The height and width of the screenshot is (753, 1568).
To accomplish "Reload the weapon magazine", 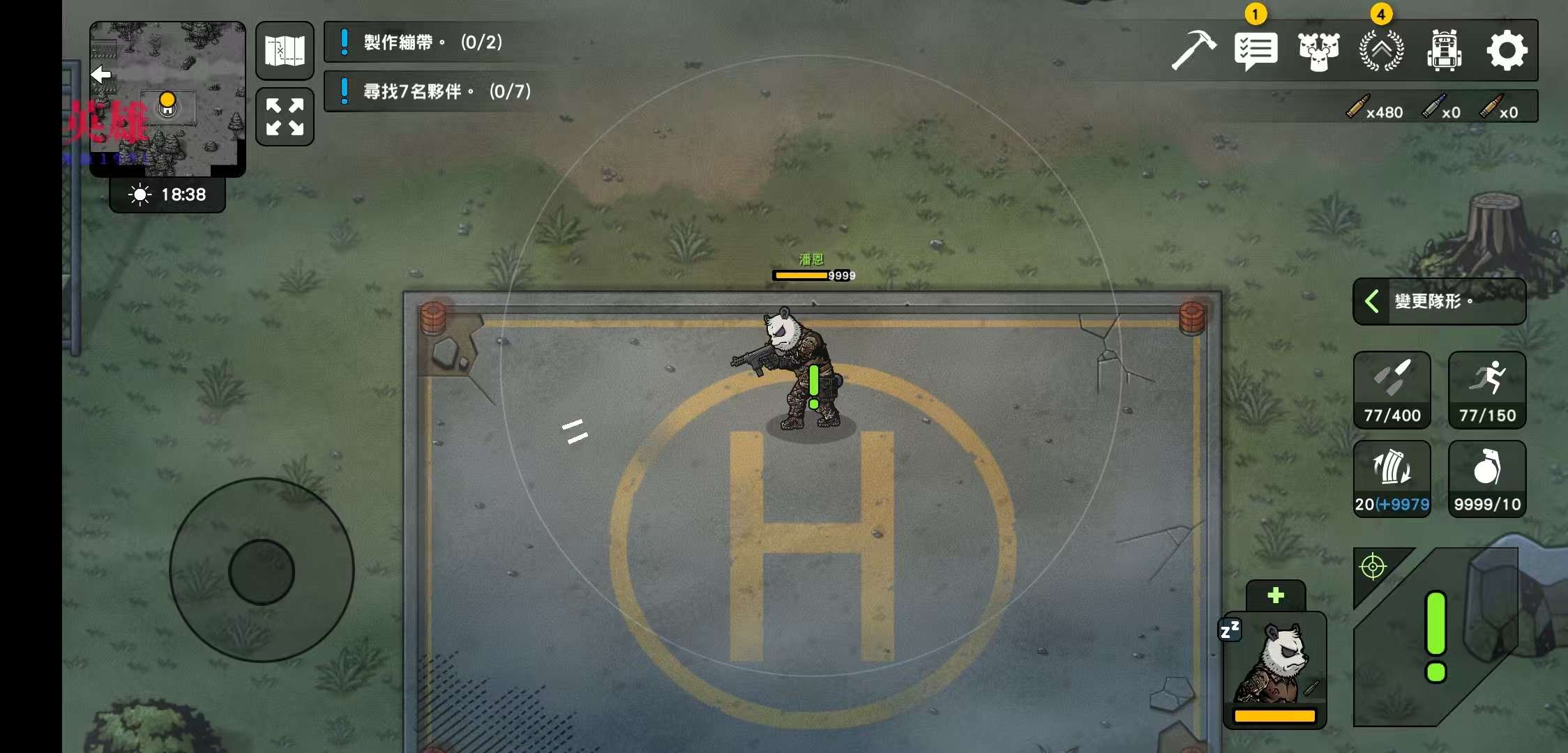I will tap(1392, 478).
